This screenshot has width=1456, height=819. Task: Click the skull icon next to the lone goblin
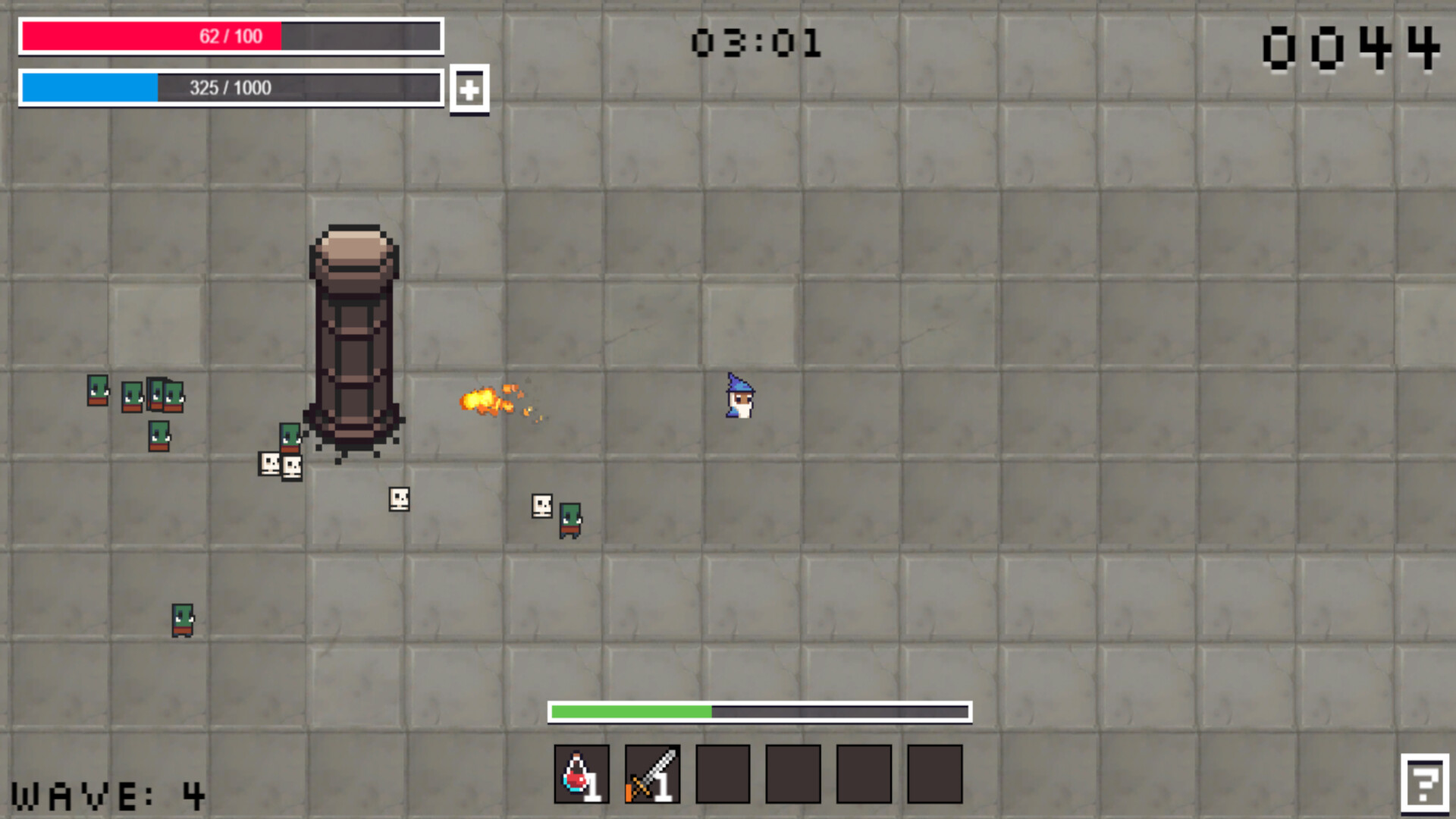541,505
